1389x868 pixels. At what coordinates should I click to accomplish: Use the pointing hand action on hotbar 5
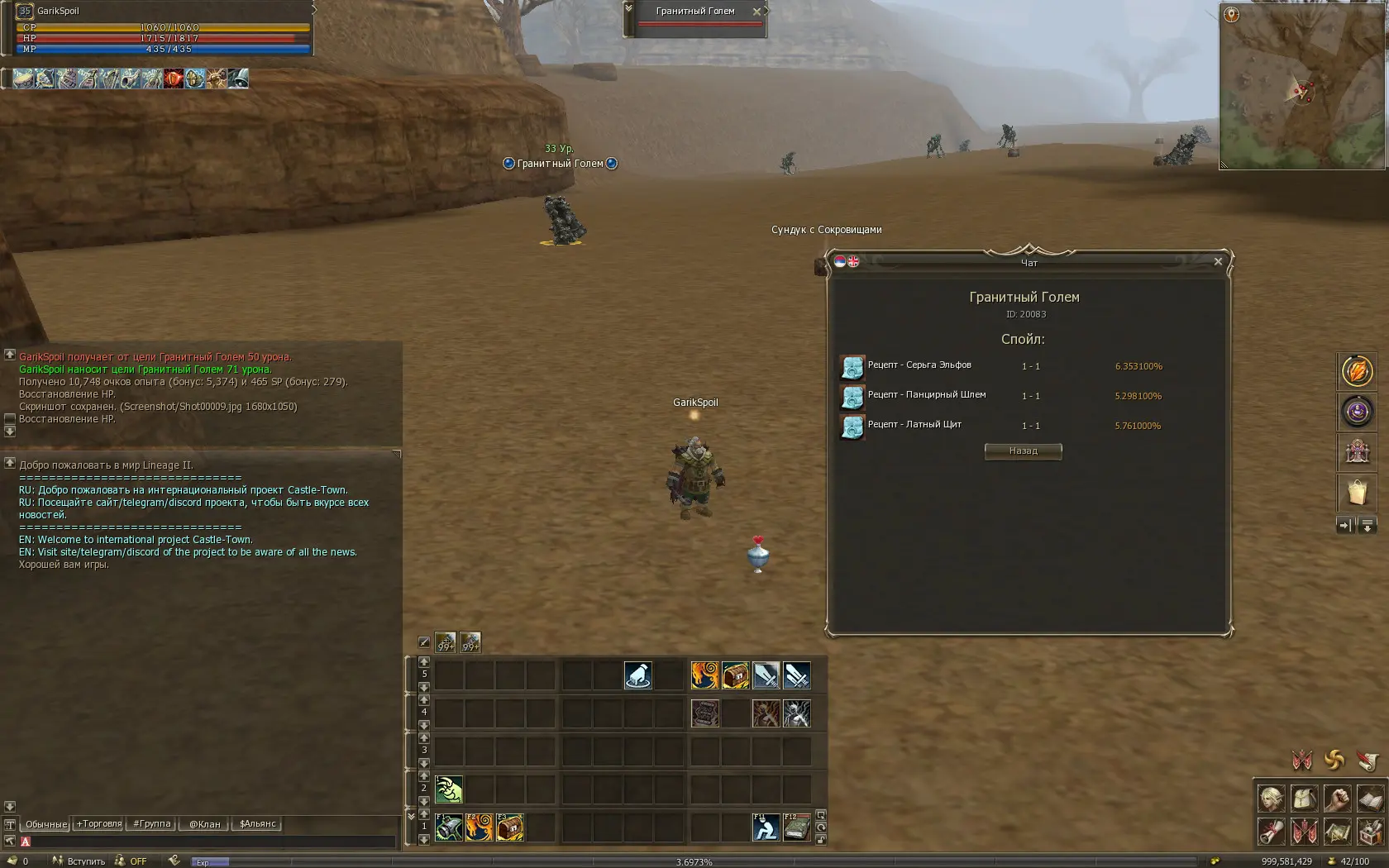click(x=637, y=675)
